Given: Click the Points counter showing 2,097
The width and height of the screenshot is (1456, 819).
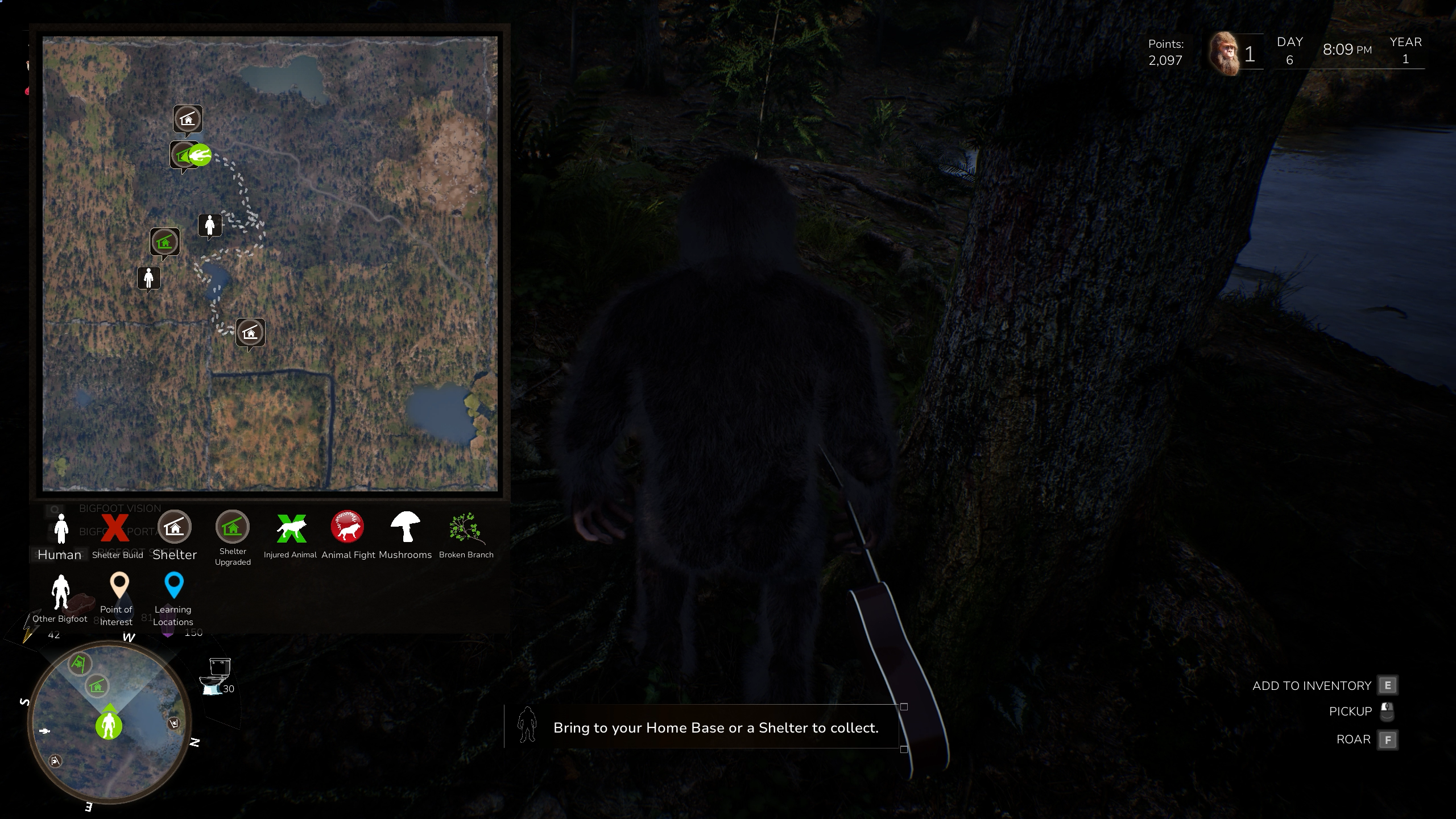Looking at the screenshot, I should coord(1166,53).
